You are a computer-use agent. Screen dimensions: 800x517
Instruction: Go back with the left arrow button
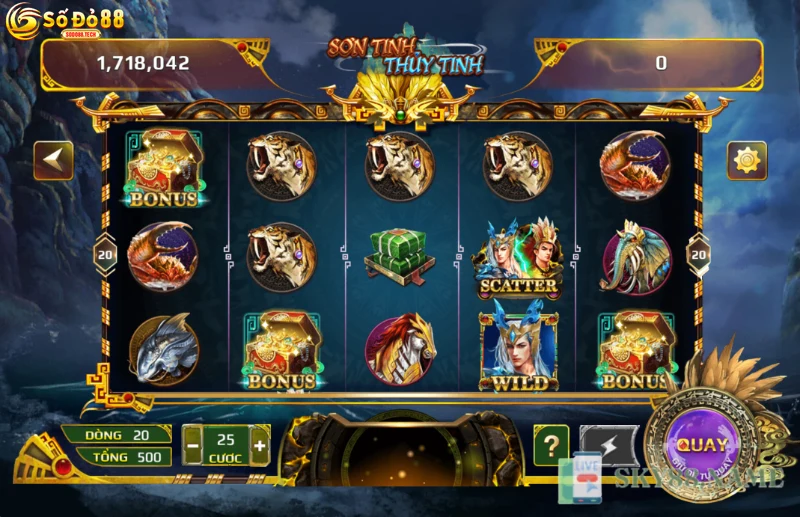point(53,160)
